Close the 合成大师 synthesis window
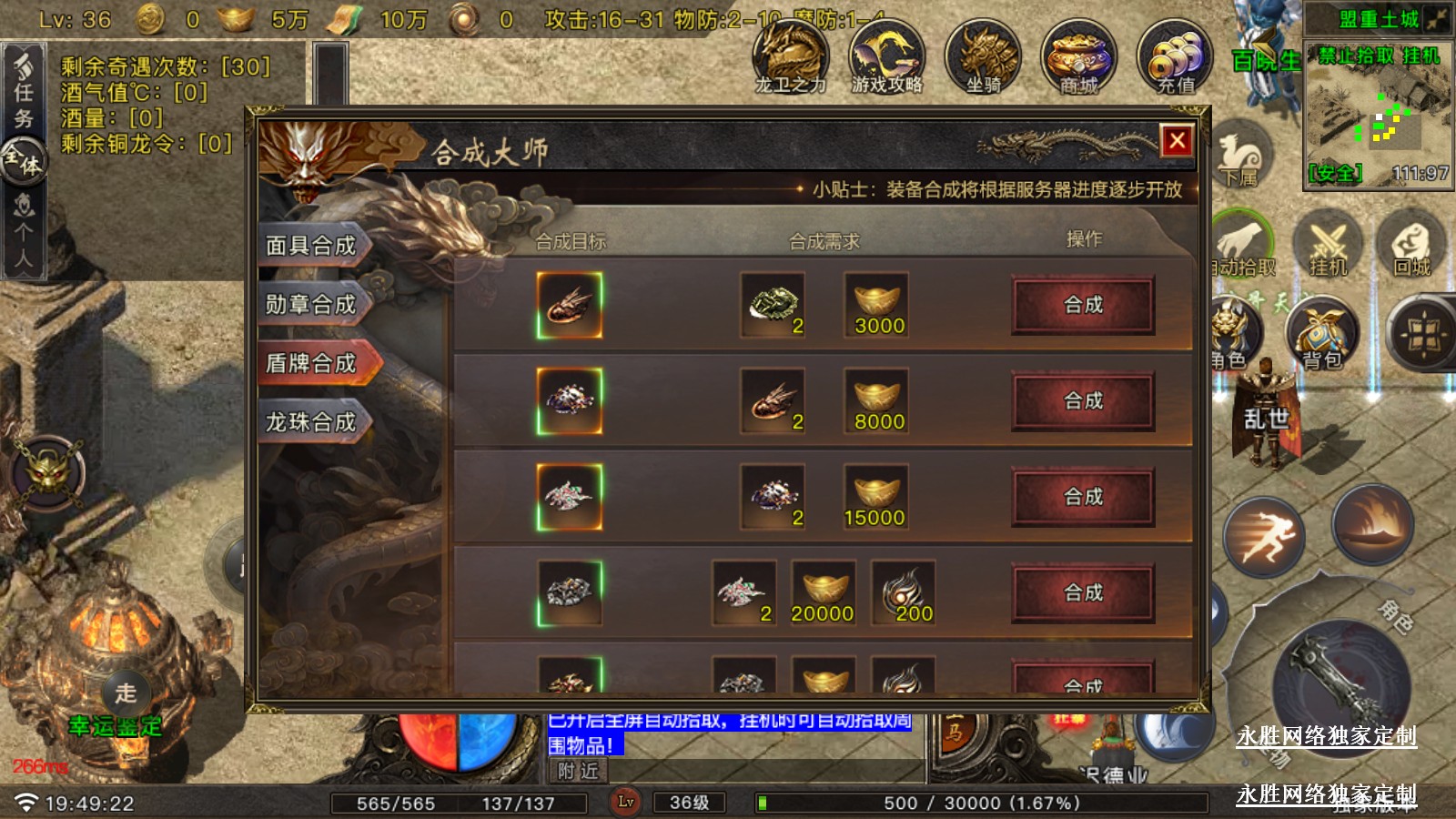 pos(1177,140)
